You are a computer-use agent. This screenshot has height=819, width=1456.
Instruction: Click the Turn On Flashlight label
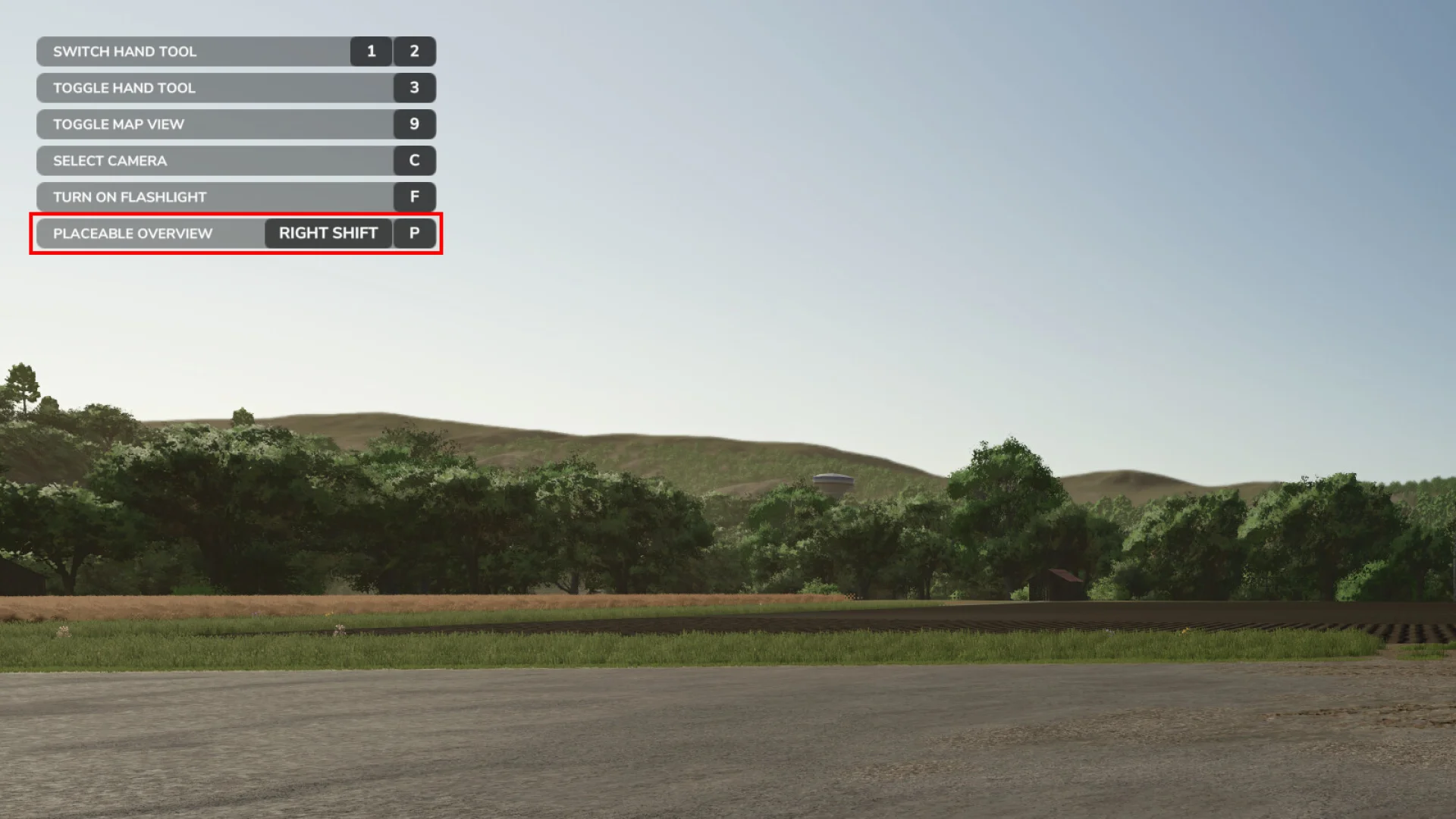point(130,197)
